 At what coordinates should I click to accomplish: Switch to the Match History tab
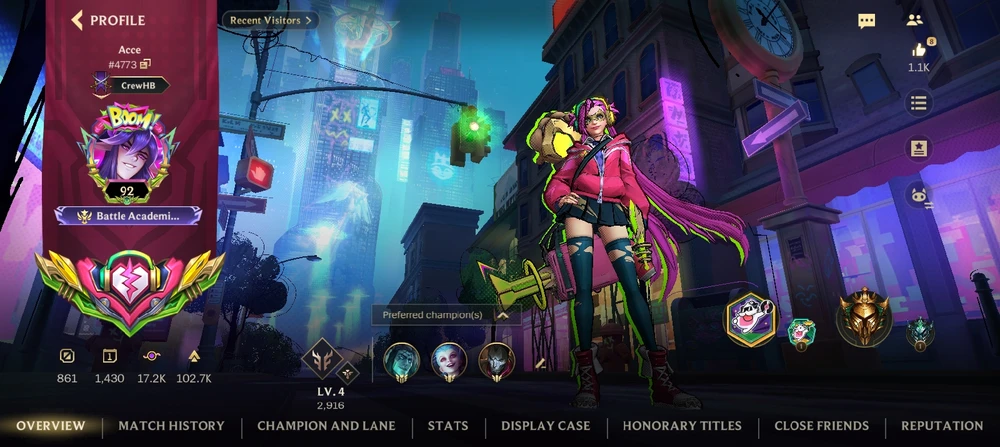[x=171, y=426]
